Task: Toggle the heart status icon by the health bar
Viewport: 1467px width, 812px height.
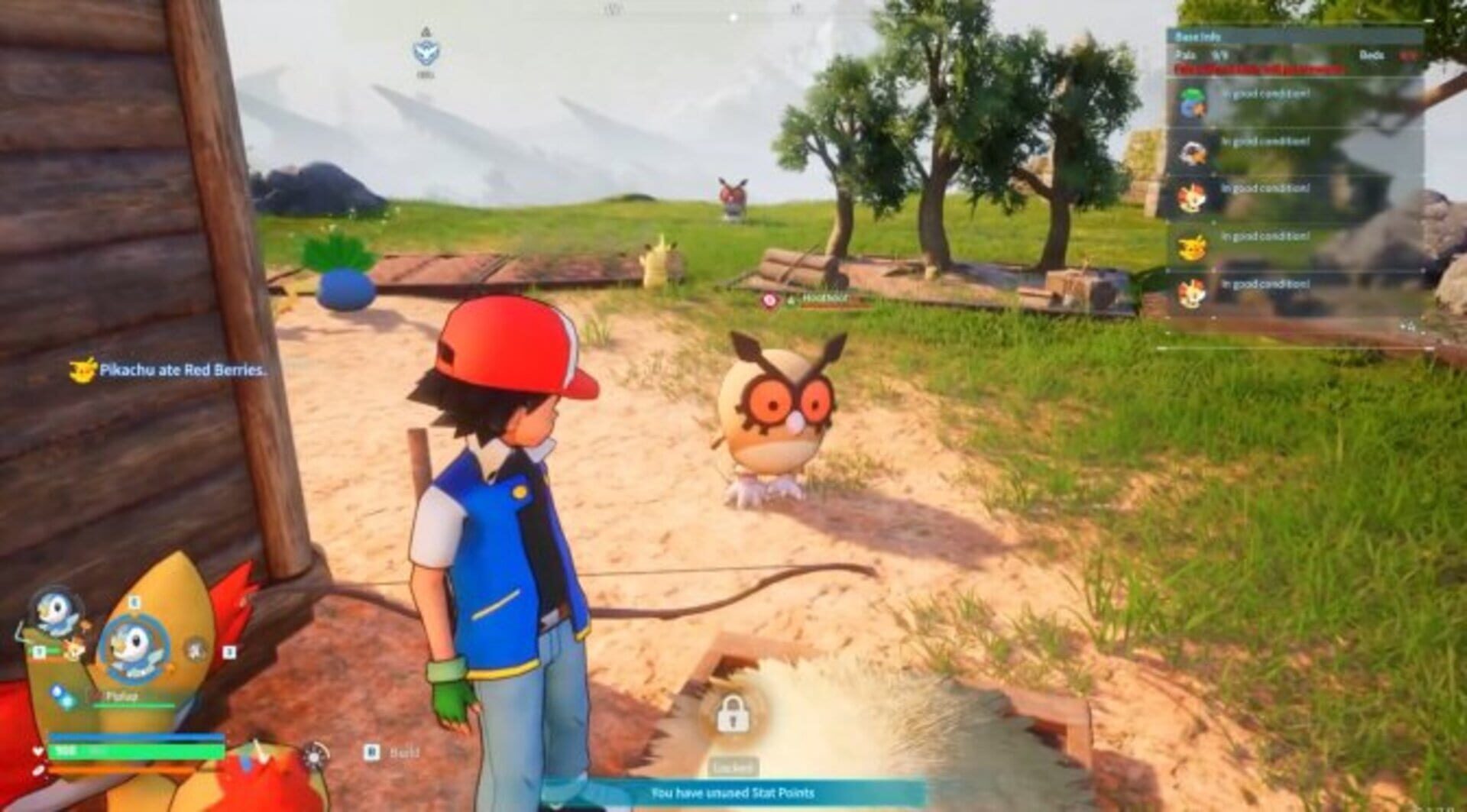Action: [37, 750]
